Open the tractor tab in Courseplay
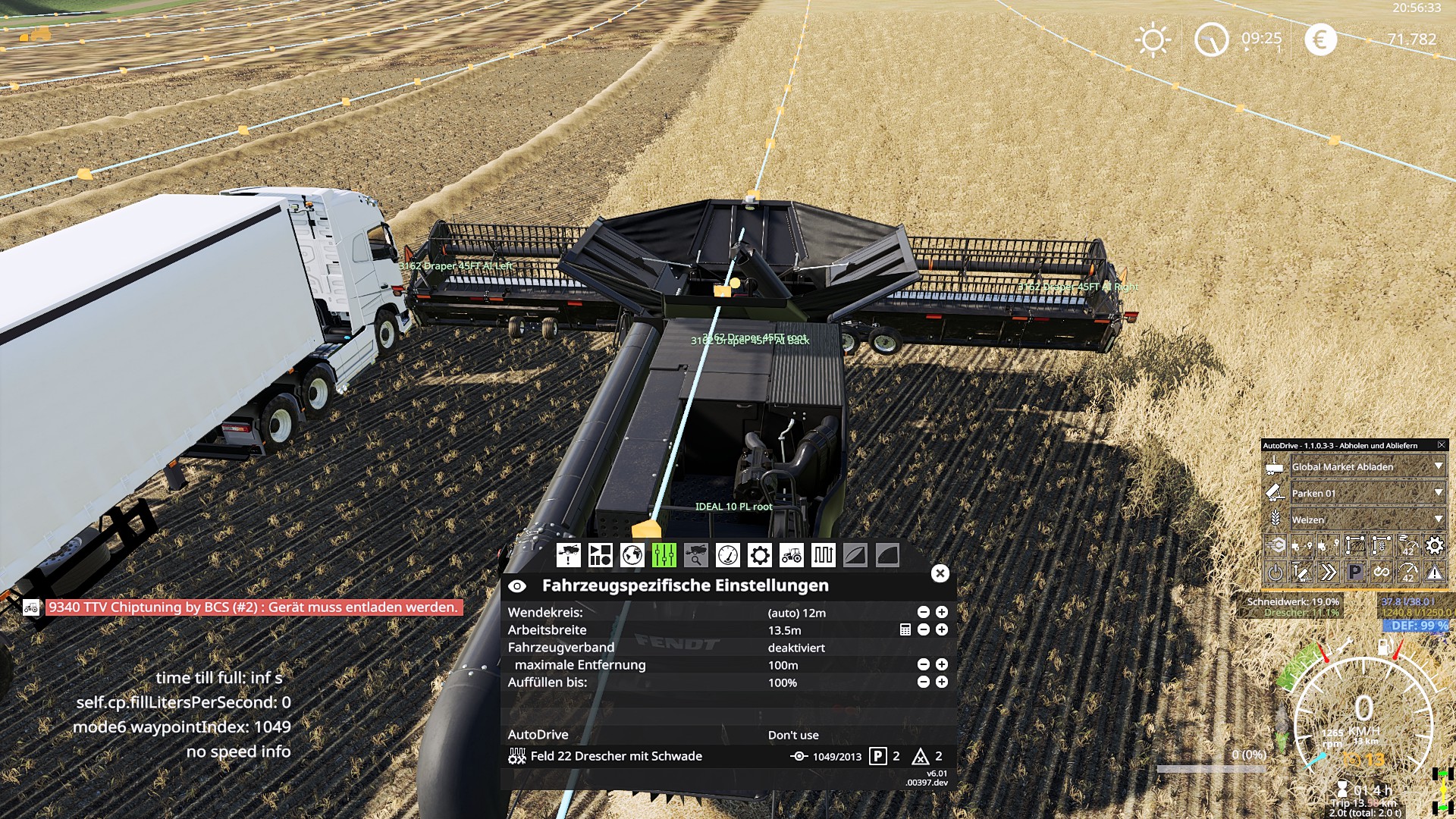Screen dimensions: 1456x819 pyautogui.click(x=791, y=555)
